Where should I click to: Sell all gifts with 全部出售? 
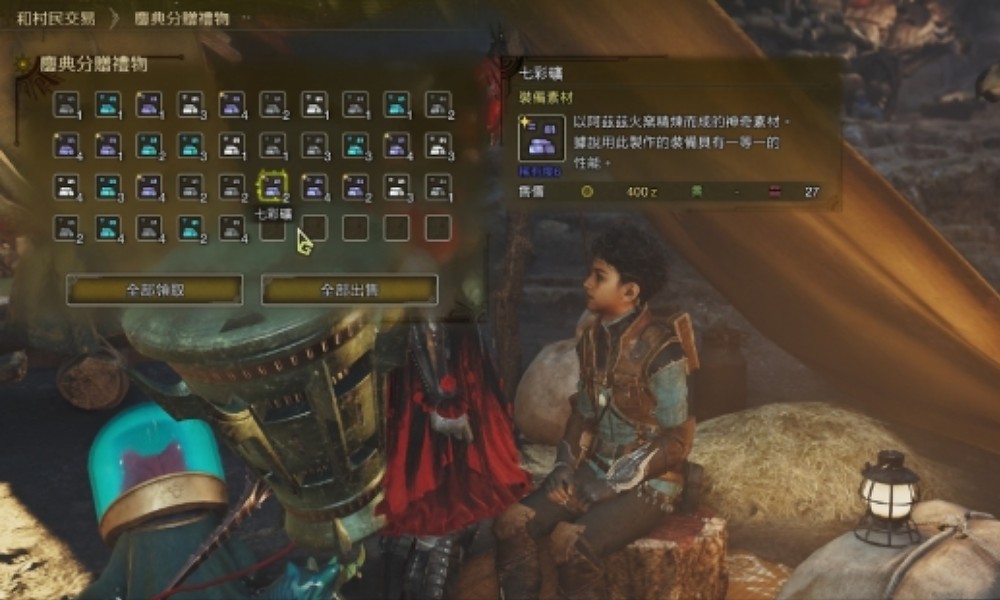(x=349, y=290)
